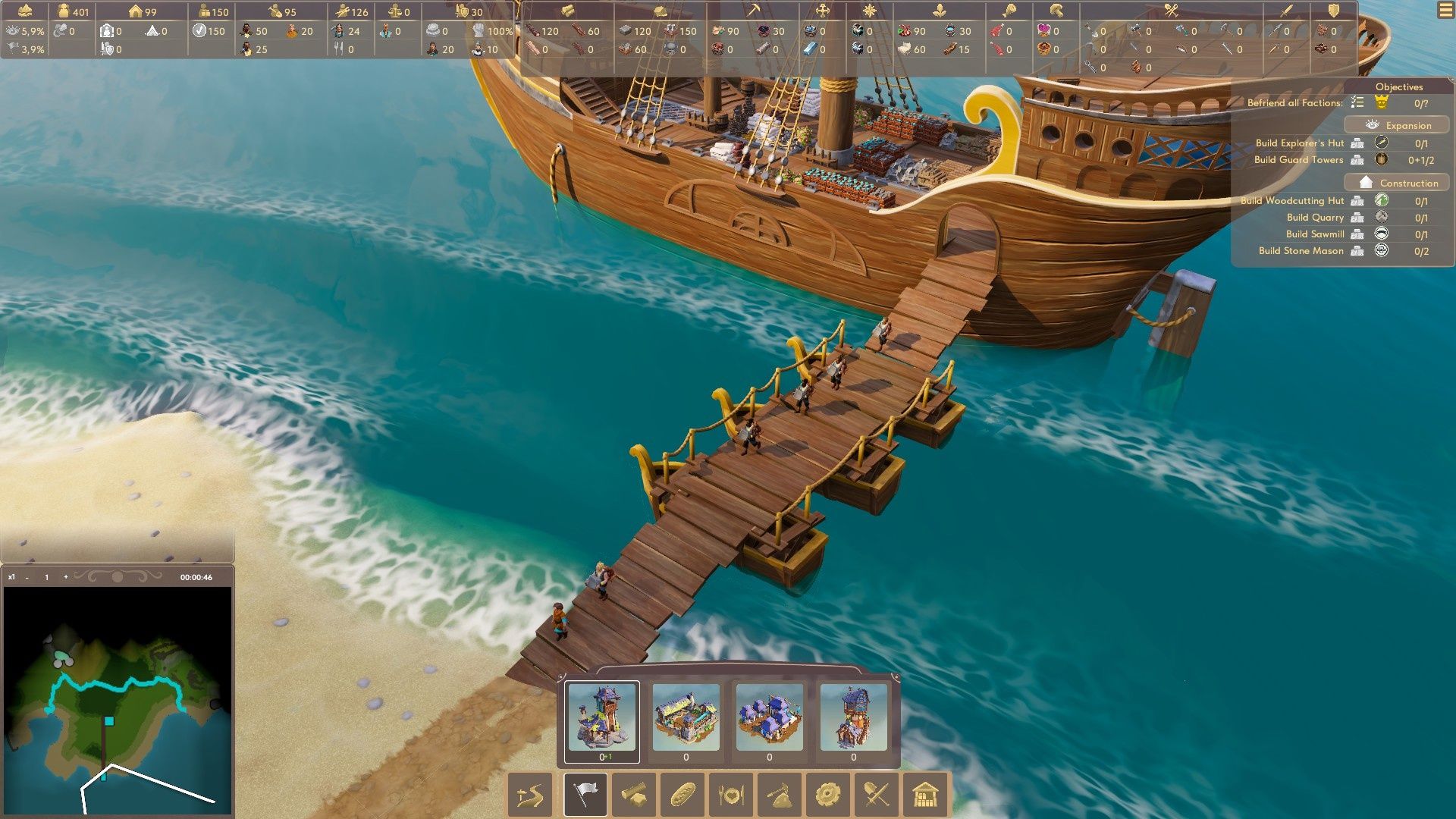Open the road building tool
This screenshot has width=1456, height=819.
(x=530, y=795)
